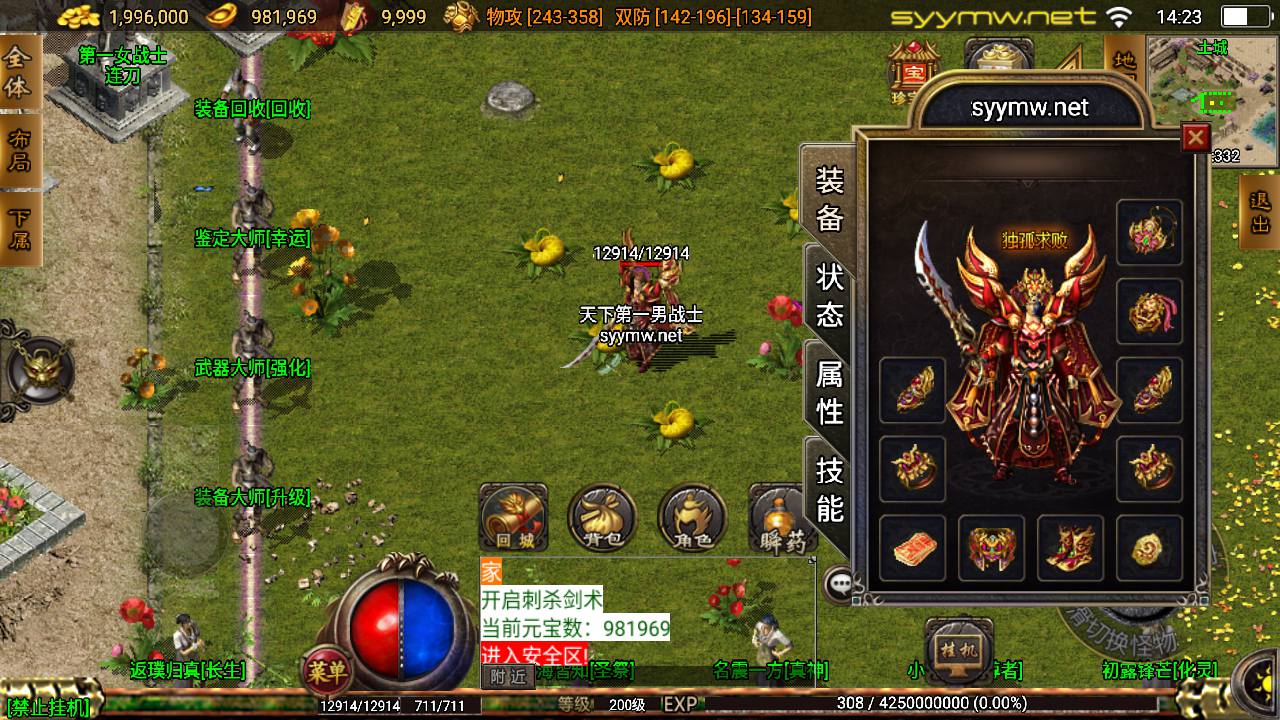This screenshot has height=720, width=1280.
Task: Tap the 瞬药 instant potion button
Action: [x=779, y=518]
